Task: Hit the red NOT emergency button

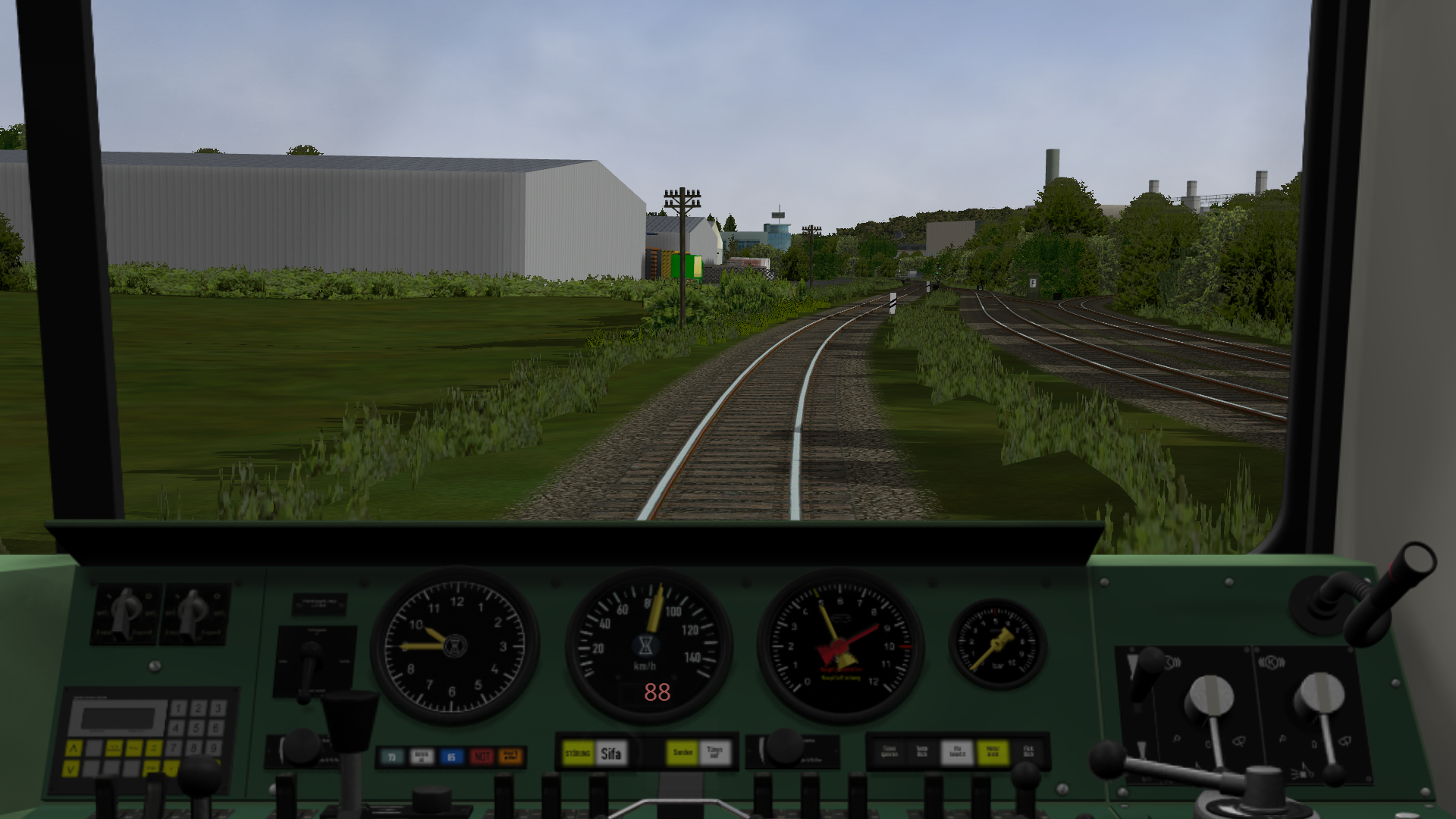Action: point(482,756)
